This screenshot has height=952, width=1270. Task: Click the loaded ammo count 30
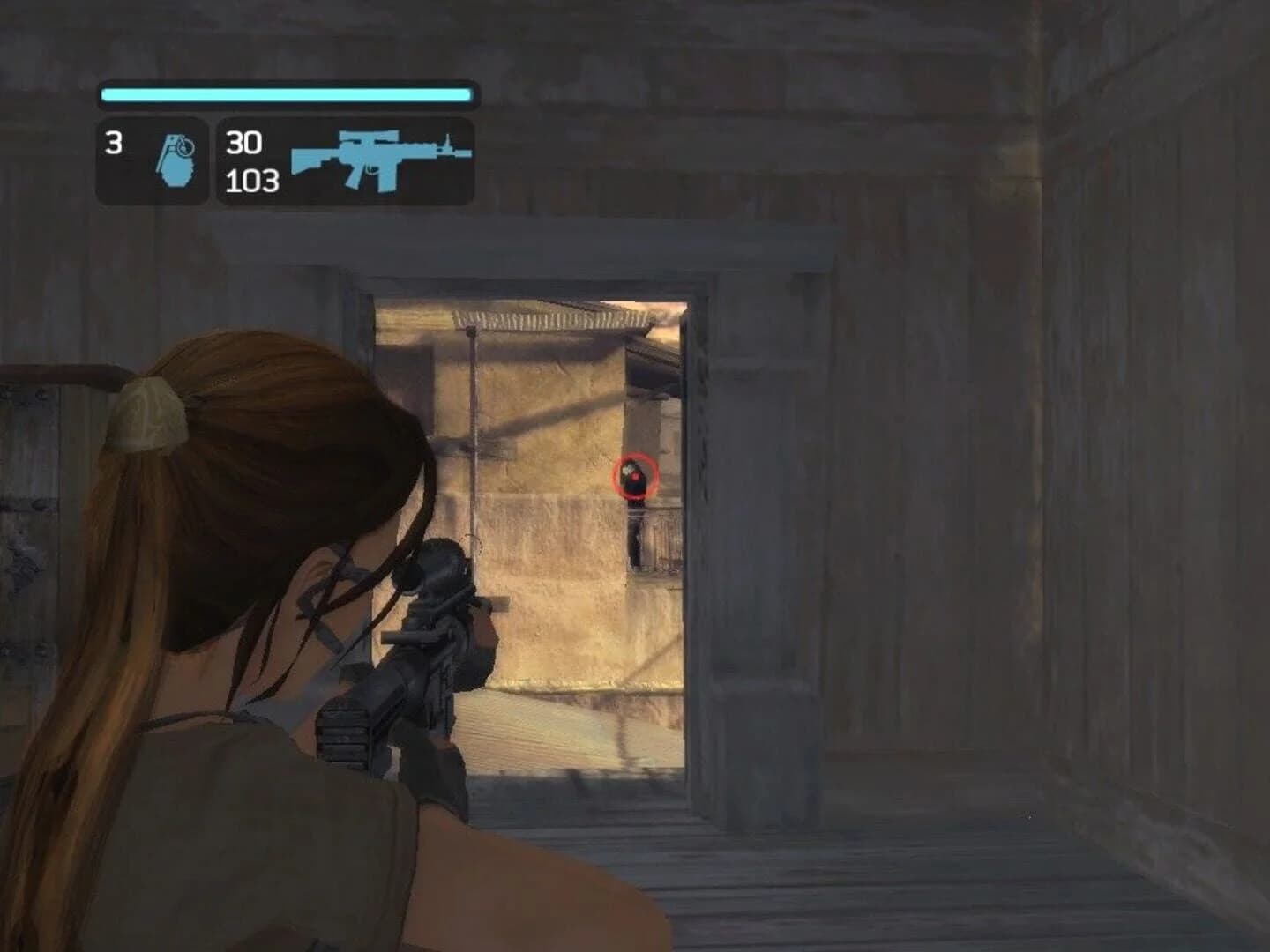pos(243,141)
